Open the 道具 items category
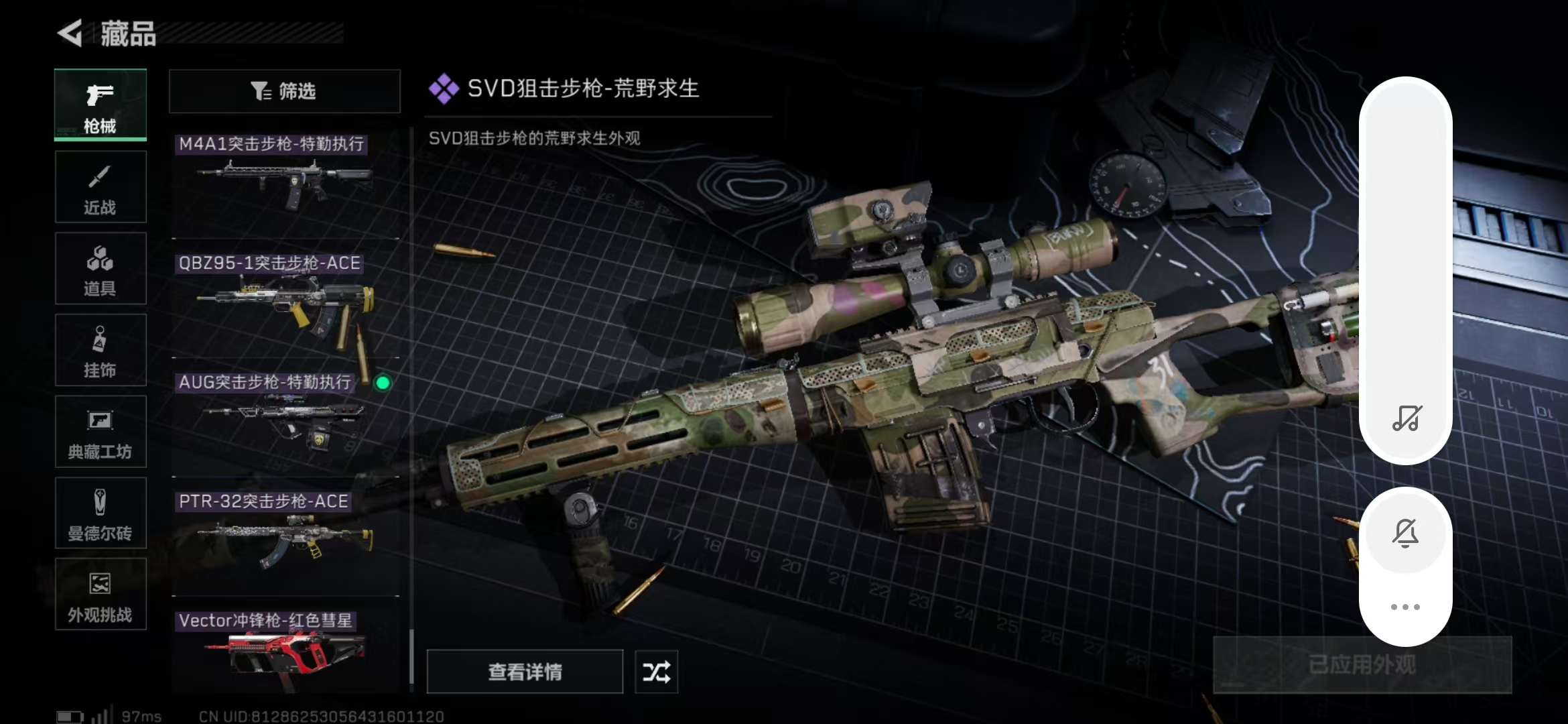Viewport: 1568px width, 724px height. pos(101,268)
